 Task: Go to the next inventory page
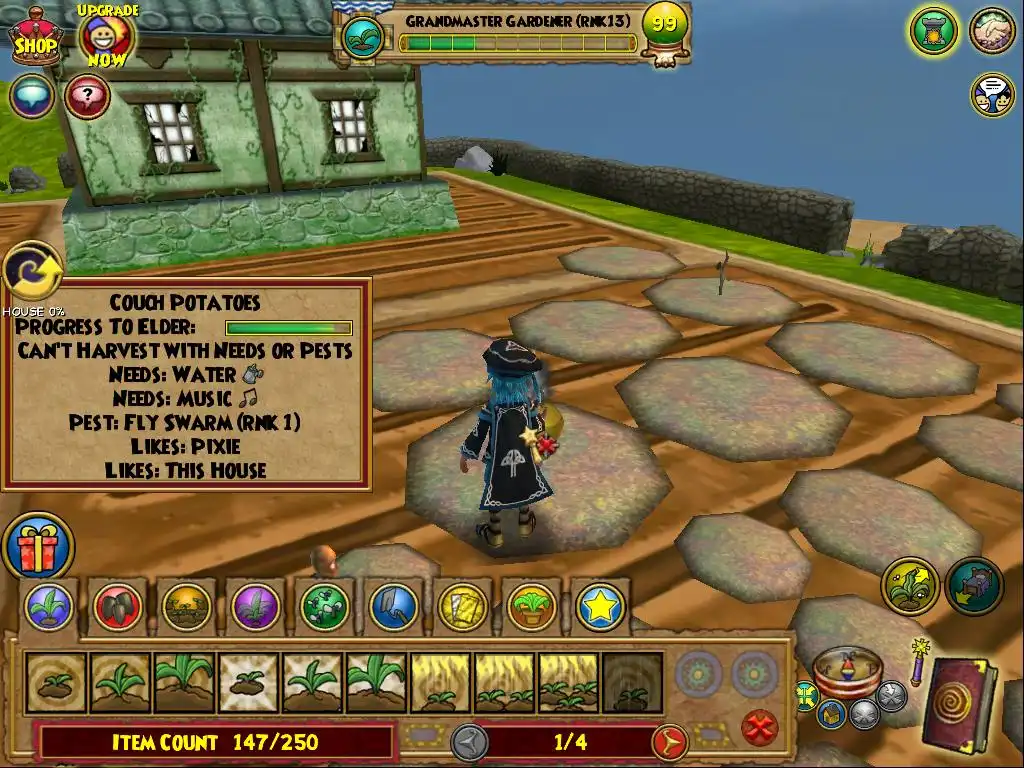click(669, 742)
